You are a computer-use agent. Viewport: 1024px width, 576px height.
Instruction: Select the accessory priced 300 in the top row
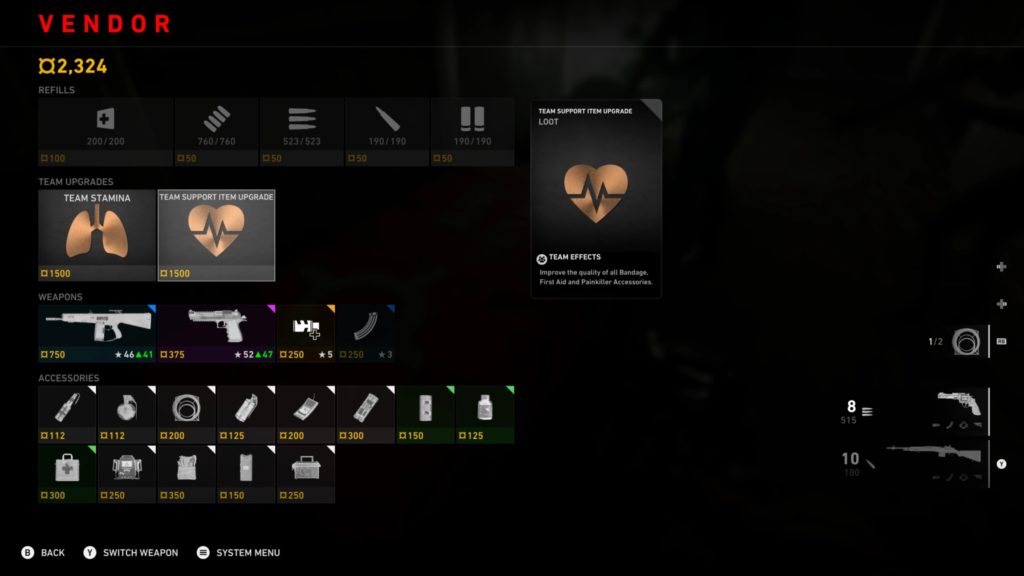[365, 414]
